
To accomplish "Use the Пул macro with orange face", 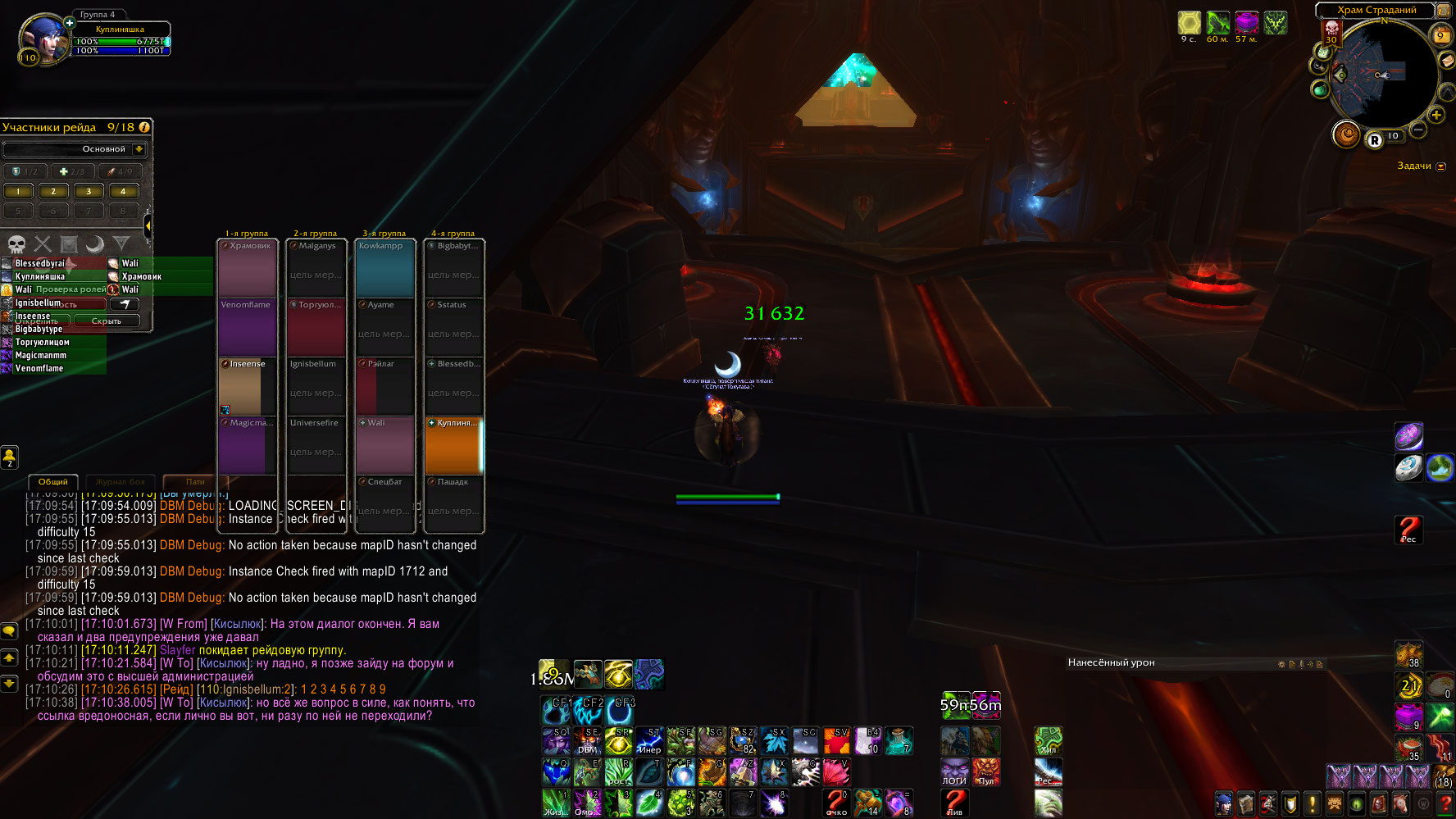I will coord(985,772).
